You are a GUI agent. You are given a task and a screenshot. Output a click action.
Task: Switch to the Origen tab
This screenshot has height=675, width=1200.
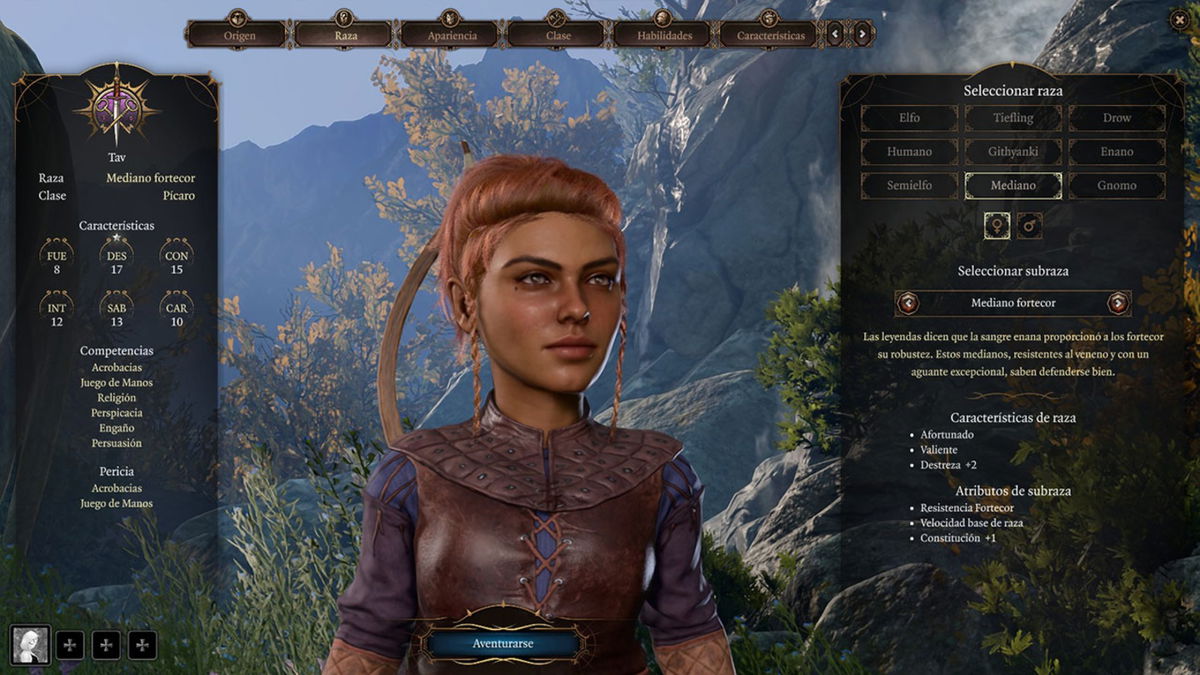coord(238,35)
